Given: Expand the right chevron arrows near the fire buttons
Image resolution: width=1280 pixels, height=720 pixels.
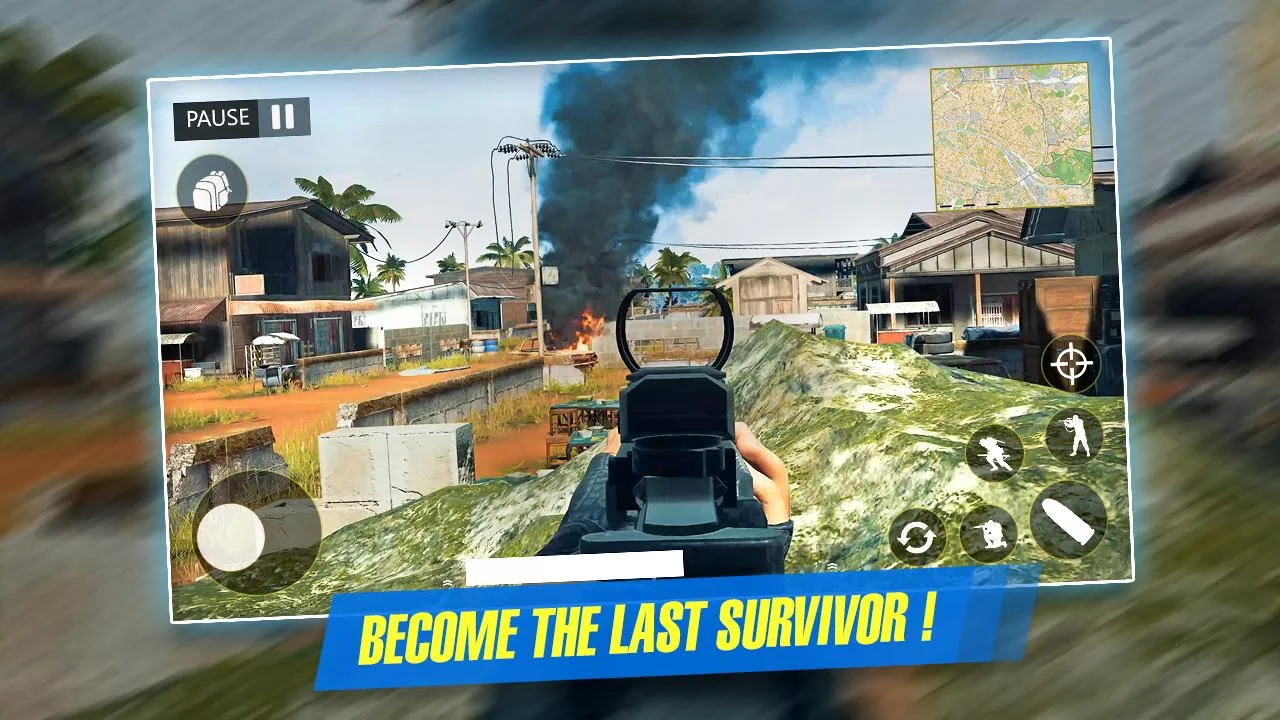Looking at the screenshot, I should coord(830,566).
